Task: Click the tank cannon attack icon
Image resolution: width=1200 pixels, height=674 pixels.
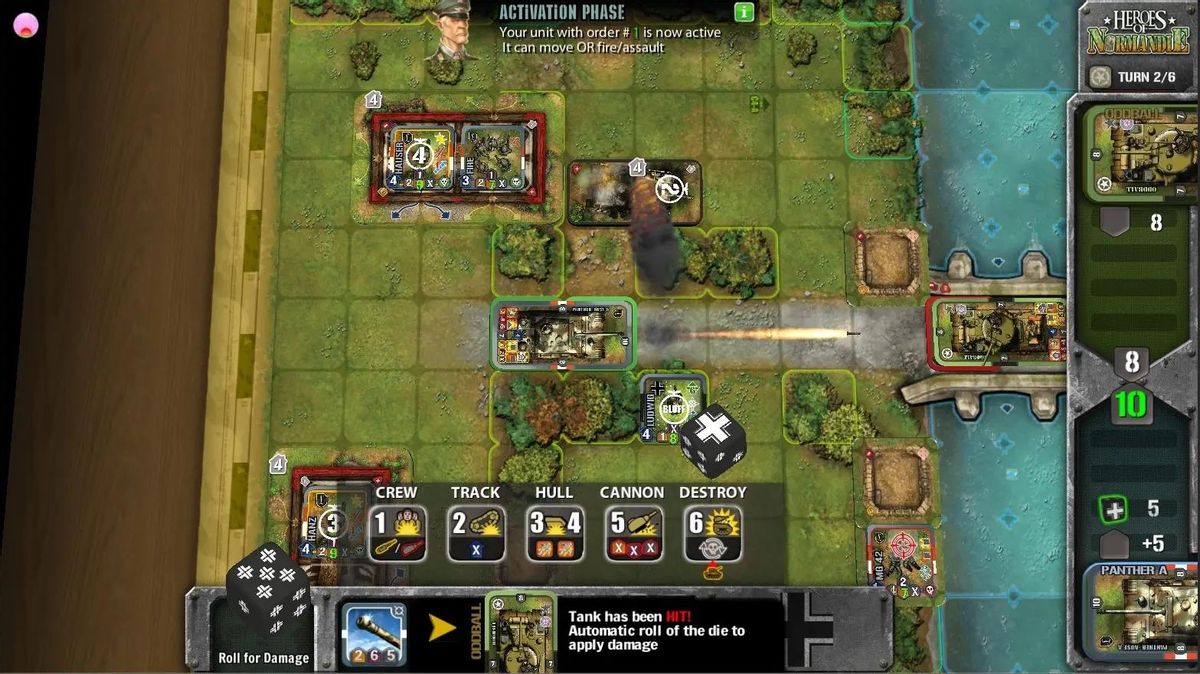Action: click(x=373, y=634)
